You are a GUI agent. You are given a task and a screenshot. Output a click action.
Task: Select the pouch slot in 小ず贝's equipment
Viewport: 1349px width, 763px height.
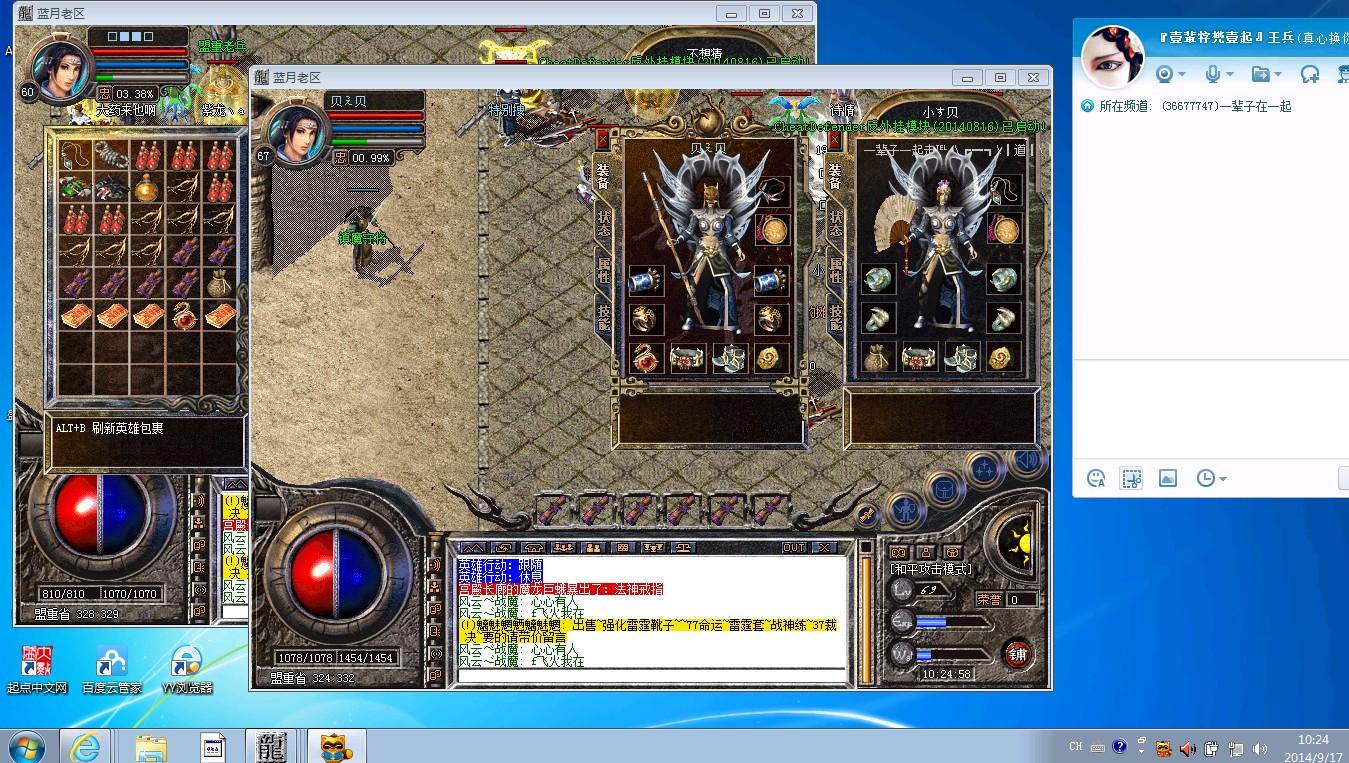[x=877, y=357]
